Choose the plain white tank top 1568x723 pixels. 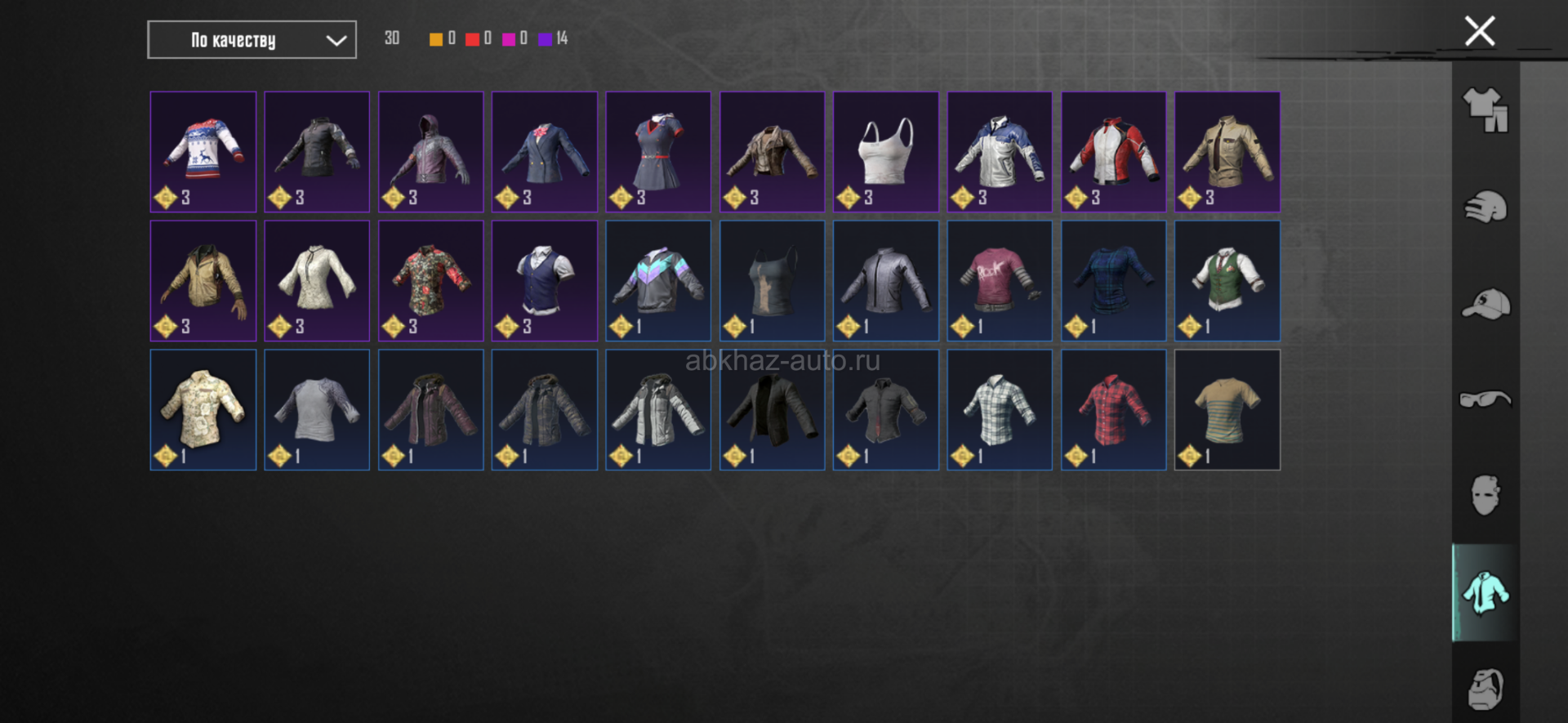[886, 152]
